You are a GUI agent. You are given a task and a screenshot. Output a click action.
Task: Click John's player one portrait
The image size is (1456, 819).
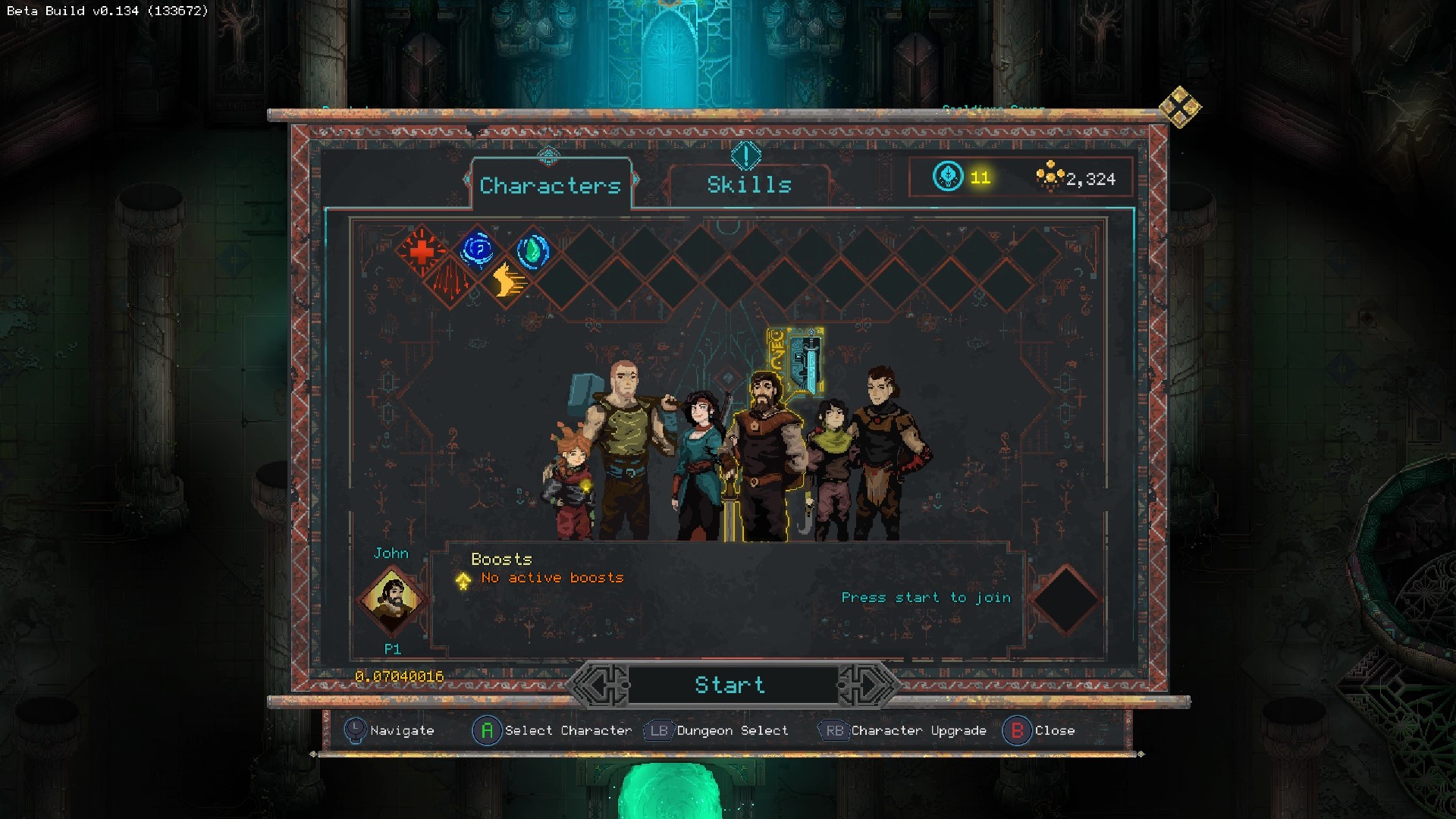pos(393,601)
